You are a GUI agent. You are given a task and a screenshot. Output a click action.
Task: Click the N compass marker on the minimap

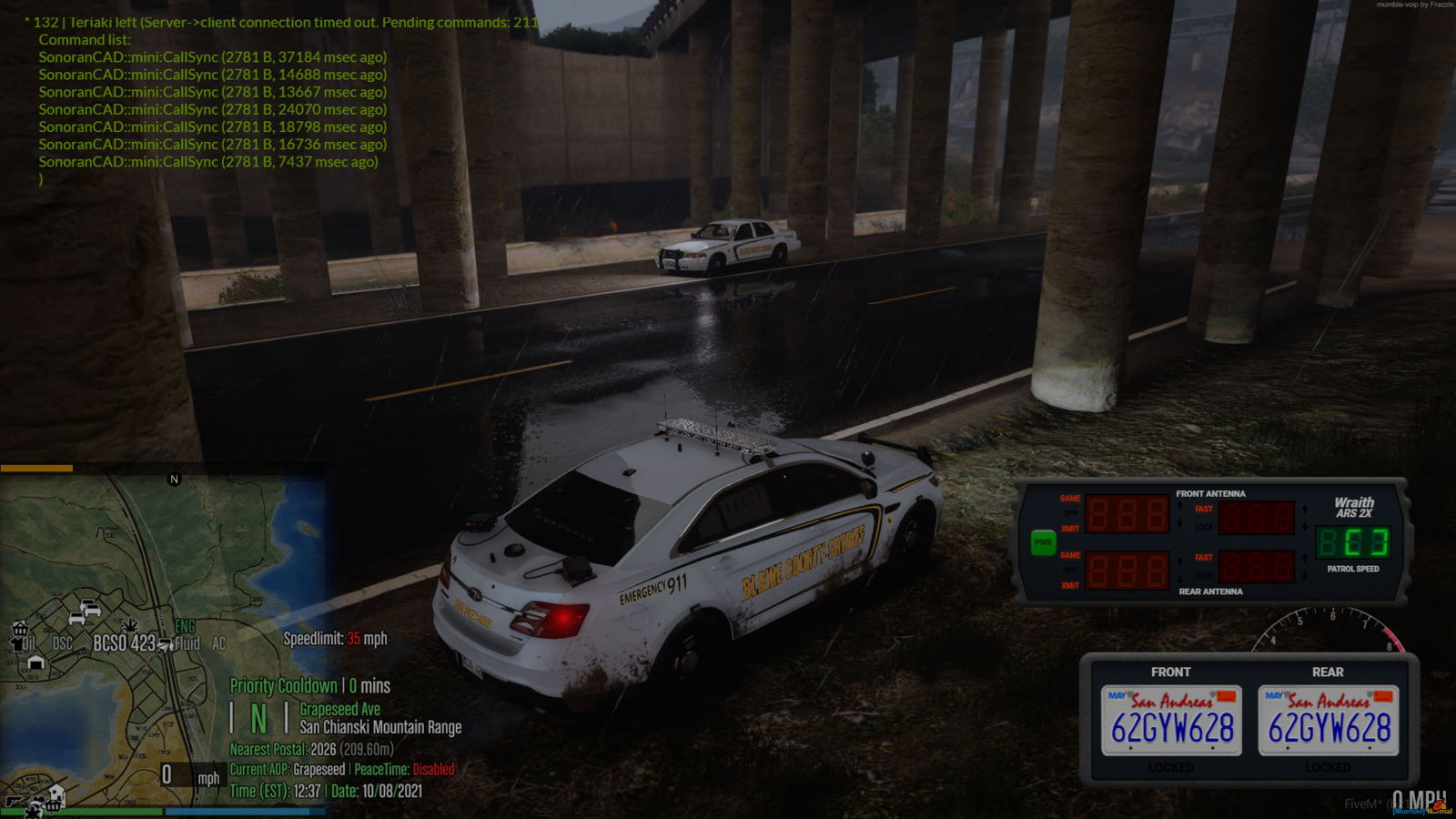173,479
